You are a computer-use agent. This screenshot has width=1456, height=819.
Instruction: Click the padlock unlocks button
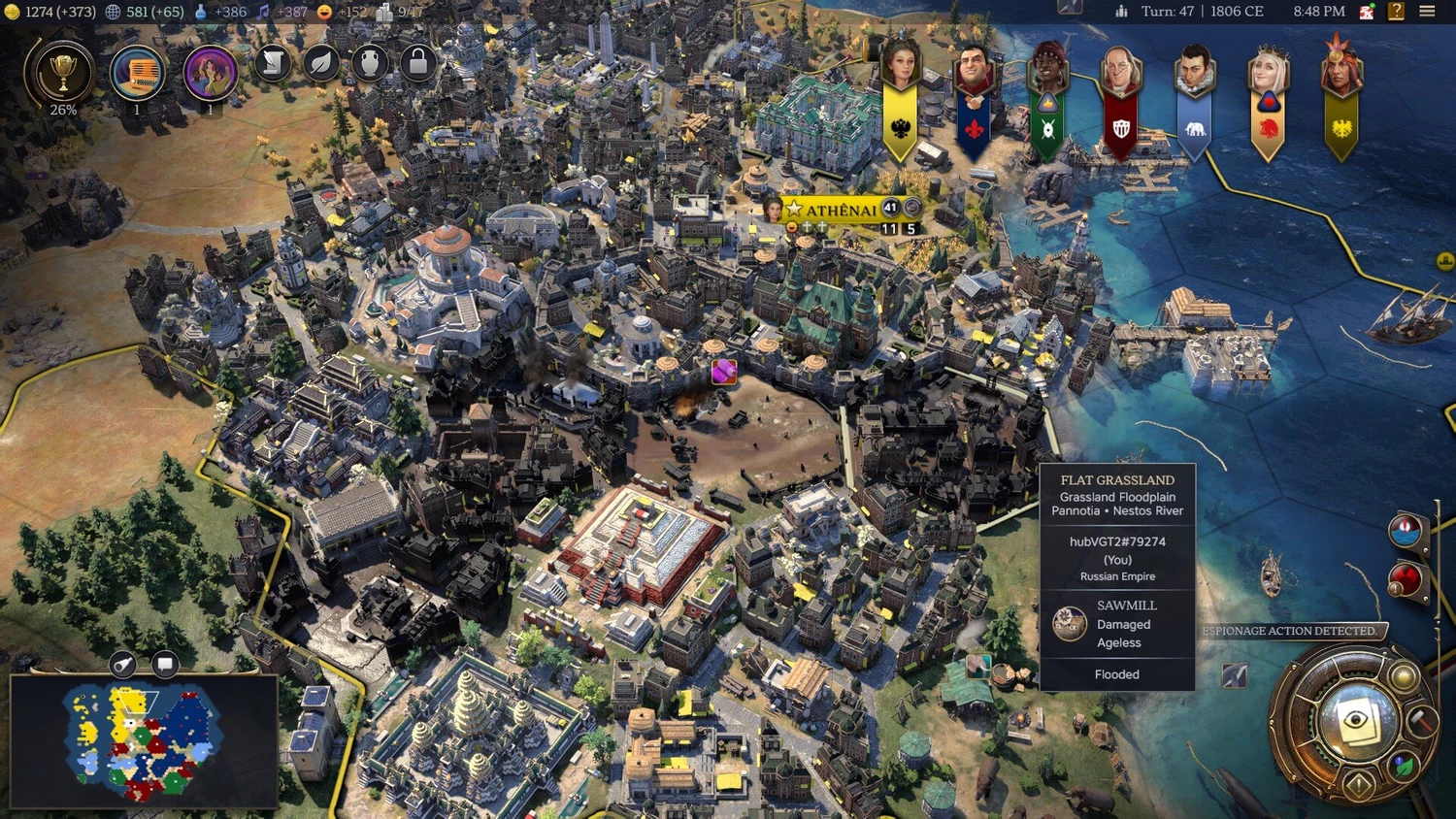[418, 63]
